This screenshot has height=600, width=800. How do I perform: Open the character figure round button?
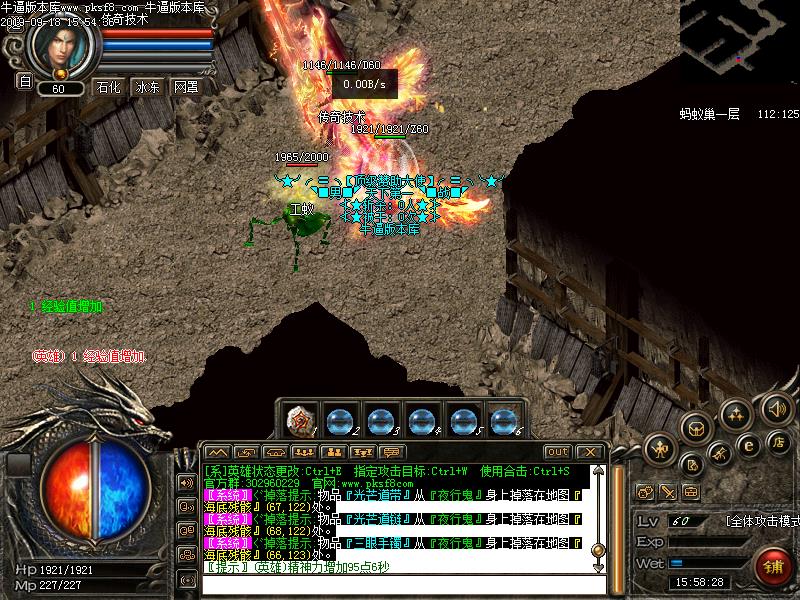coord(660,450)
